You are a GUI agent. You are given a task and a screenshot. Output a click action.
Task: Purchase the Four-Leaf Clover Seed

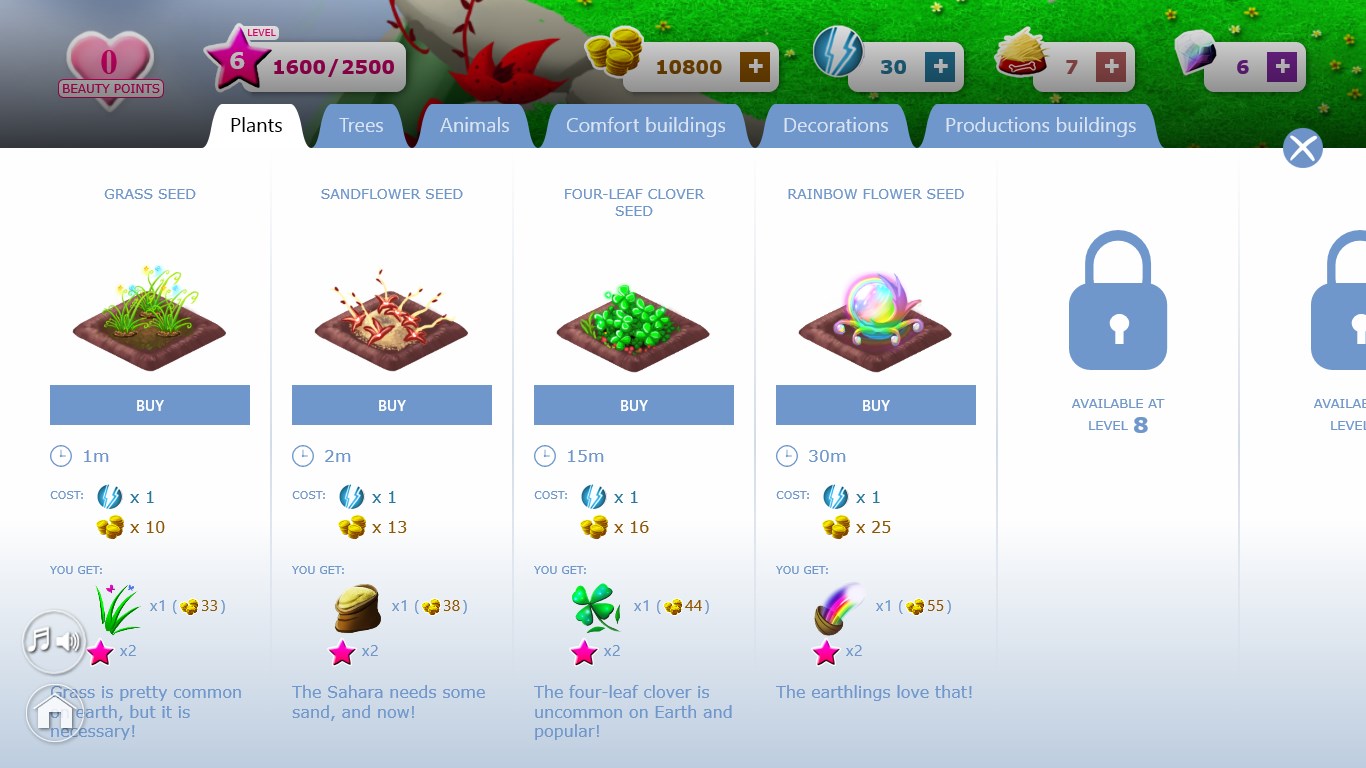pyautogui.click(x=634, y=405)
